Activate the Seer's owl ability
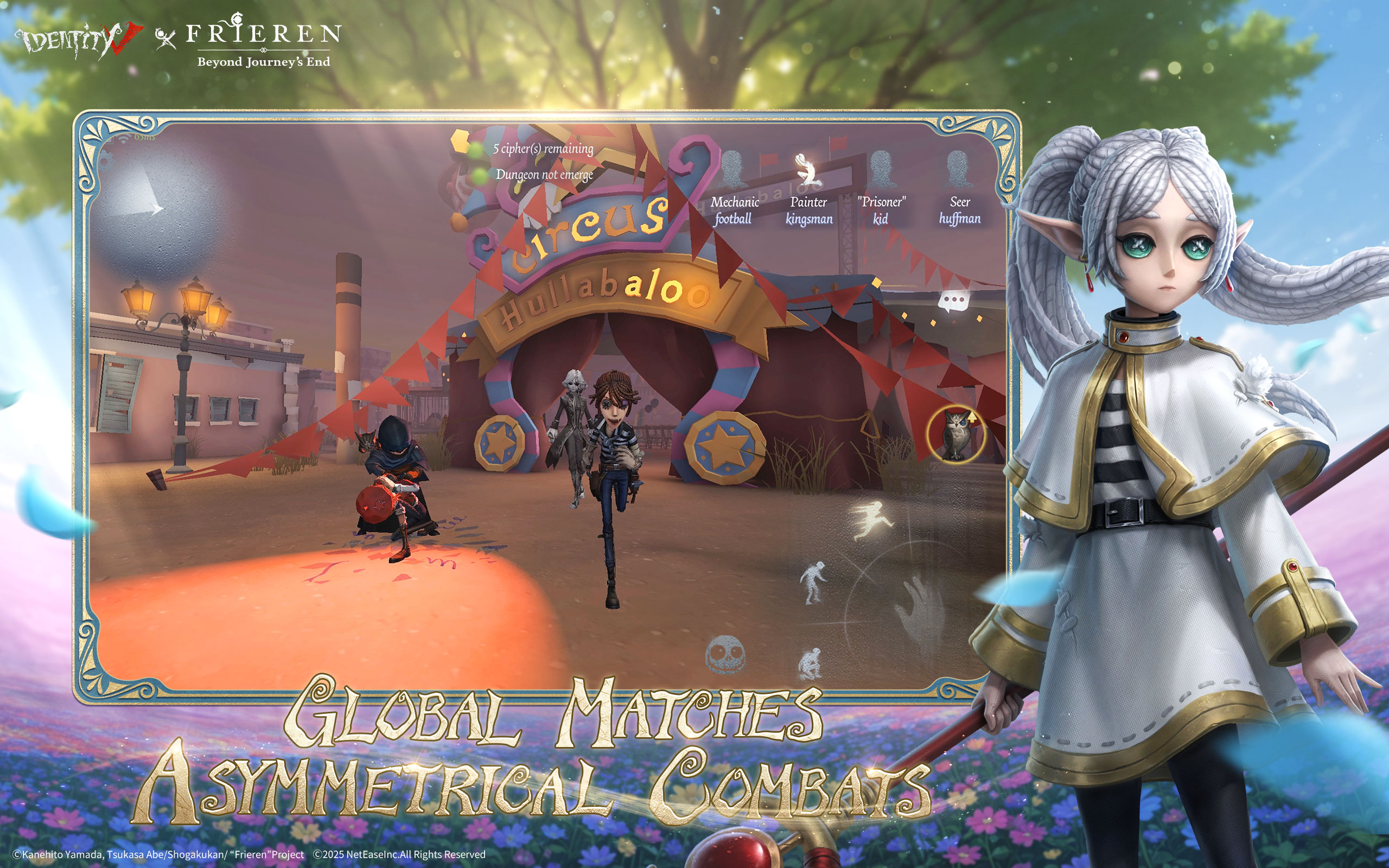The image size is (1389, 868). (x=955, y=435)
